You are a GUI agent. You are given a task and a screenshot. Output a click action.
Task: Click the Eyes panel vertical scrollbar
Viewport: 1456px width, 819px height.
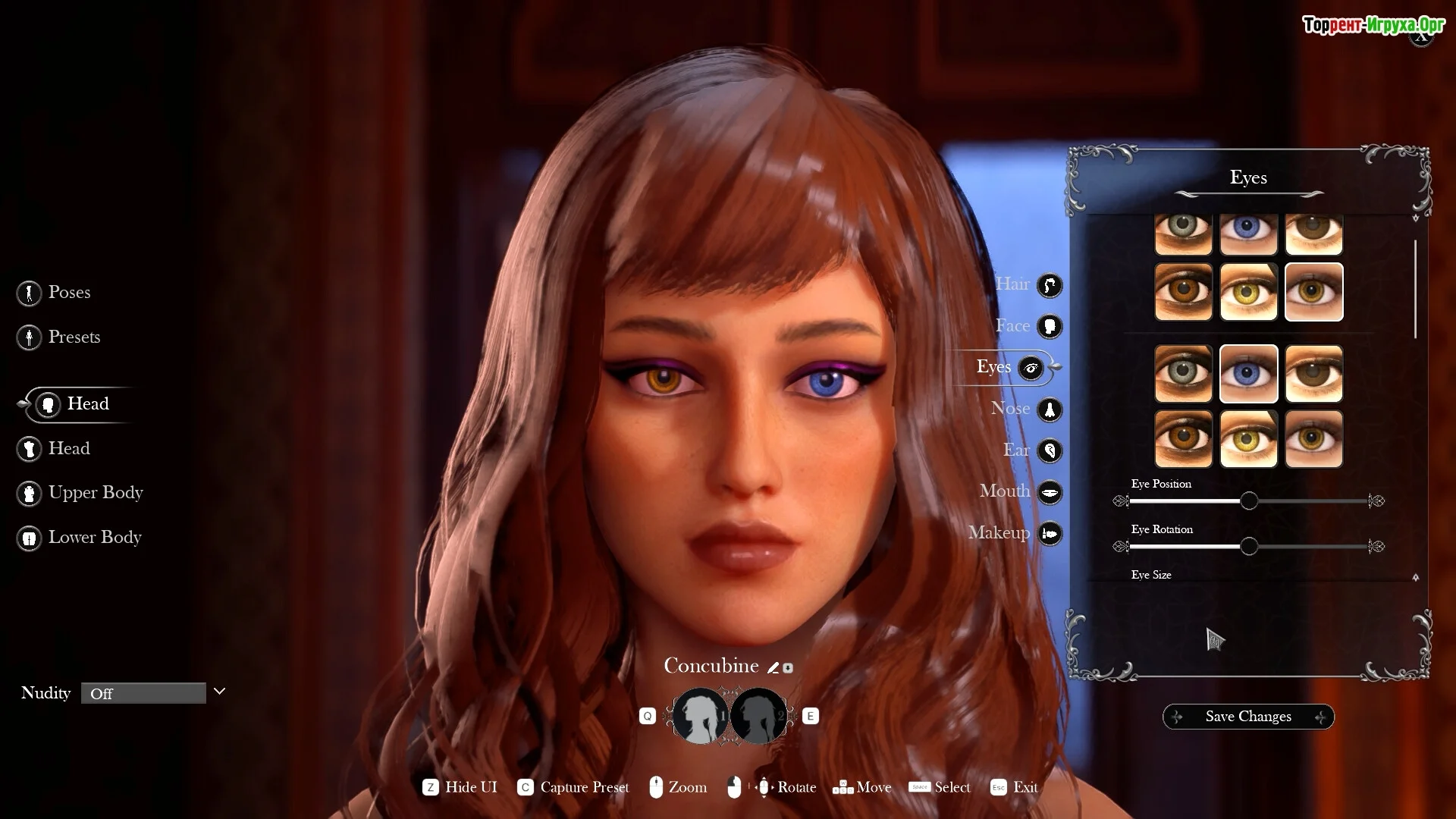(x=1415, y=290)
